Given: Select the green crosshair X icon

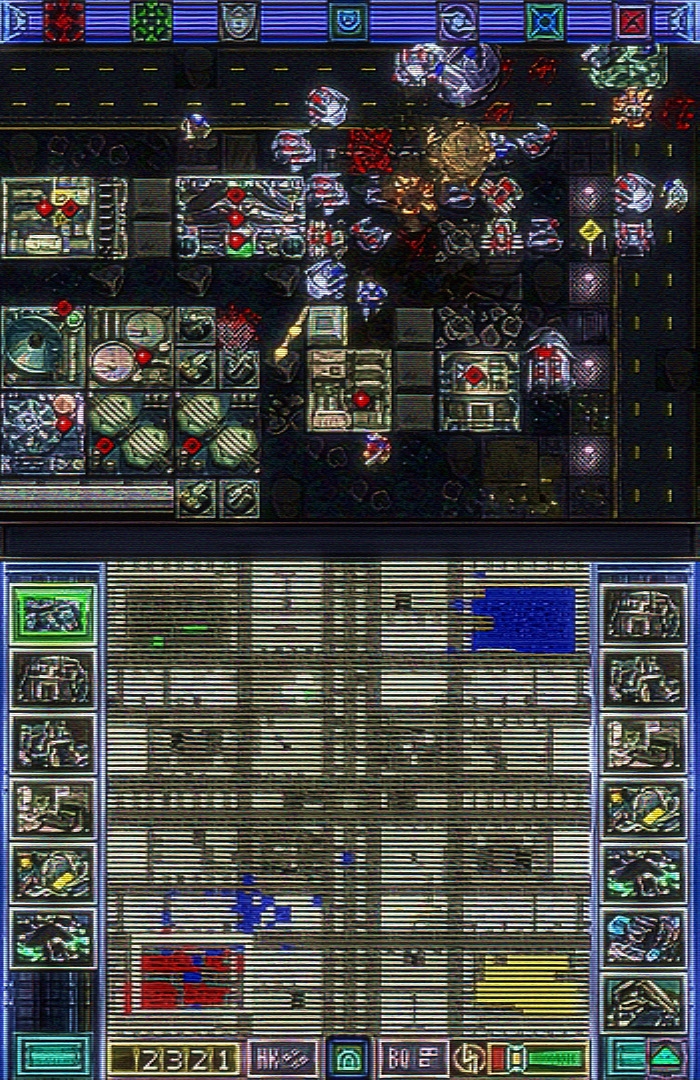Looking at the screenshot, I should coord(546,20).
